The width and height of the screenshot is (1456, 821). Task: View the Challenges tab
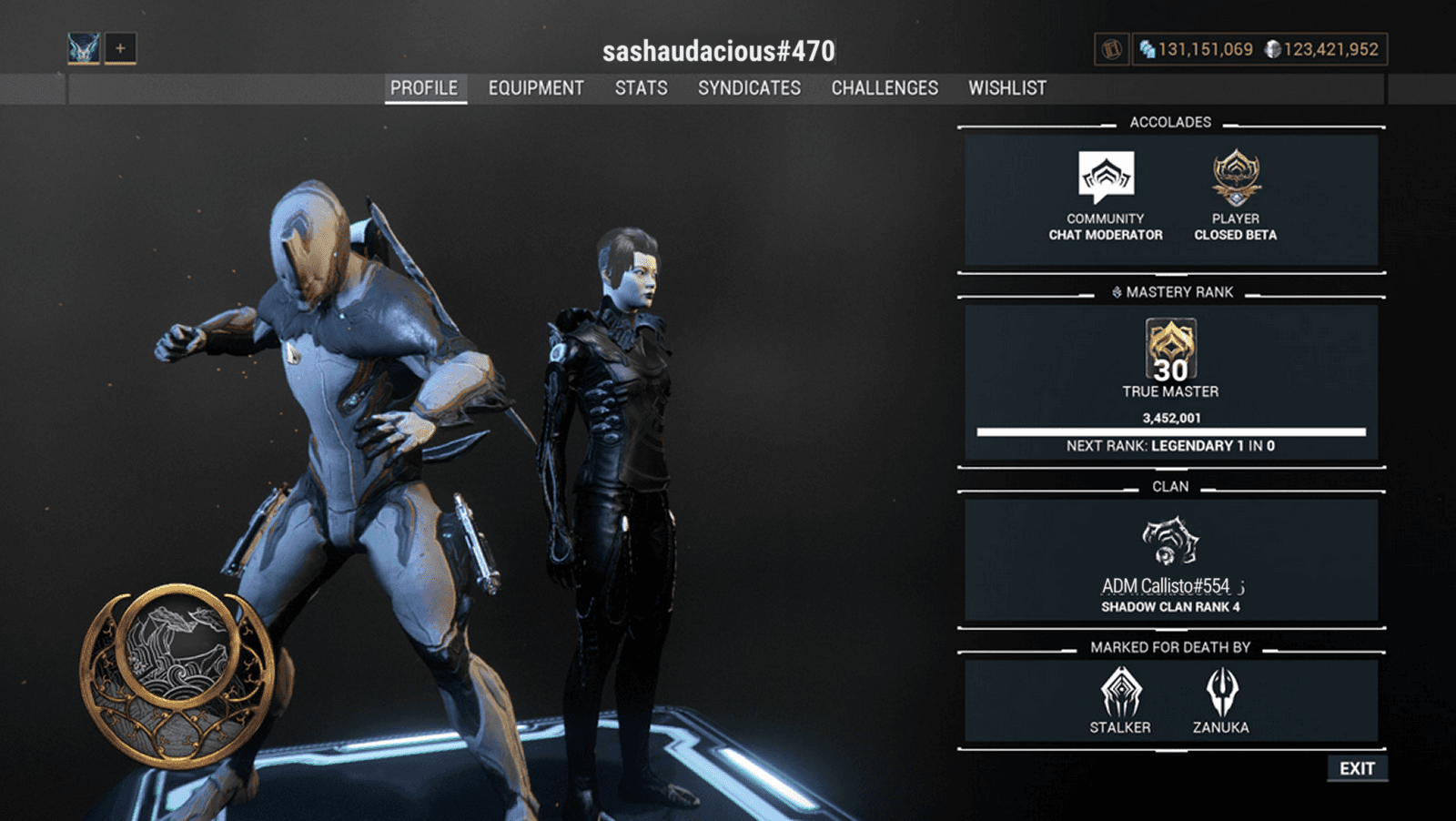[885, 88]
